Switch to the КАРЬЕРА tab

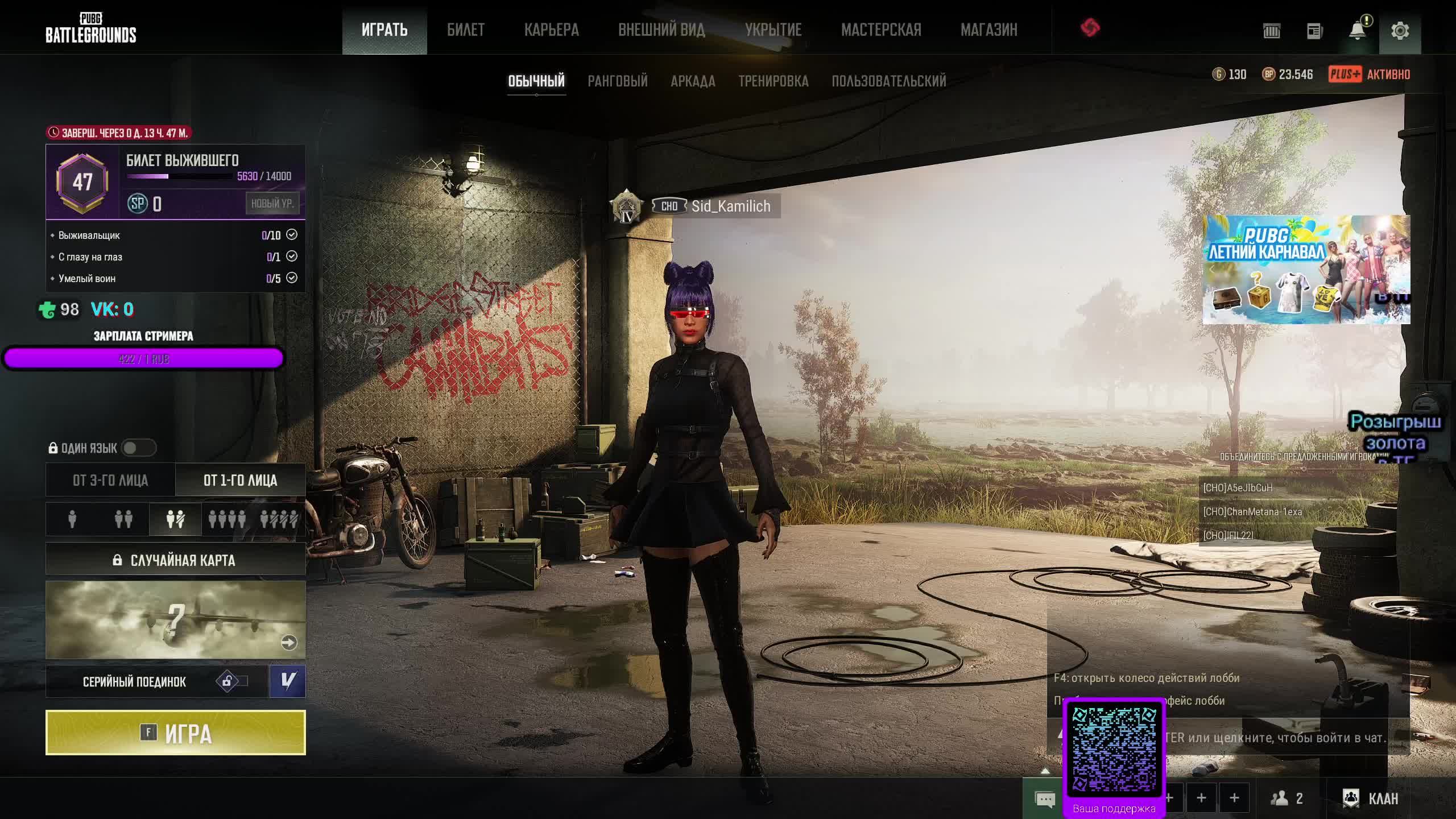point(551,30)
